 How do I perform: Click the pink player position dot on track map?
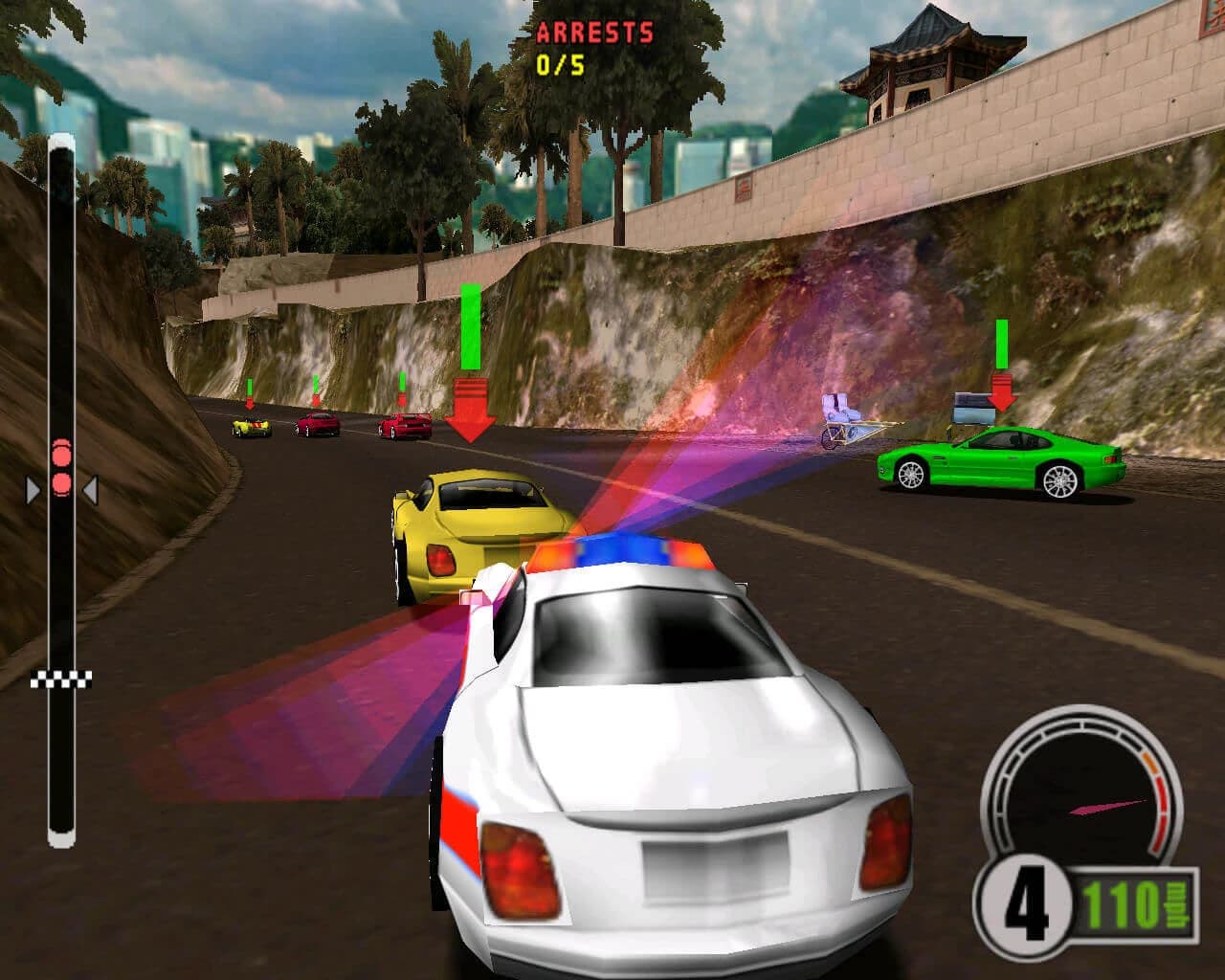pyautogui.click(x=61, y=484)
